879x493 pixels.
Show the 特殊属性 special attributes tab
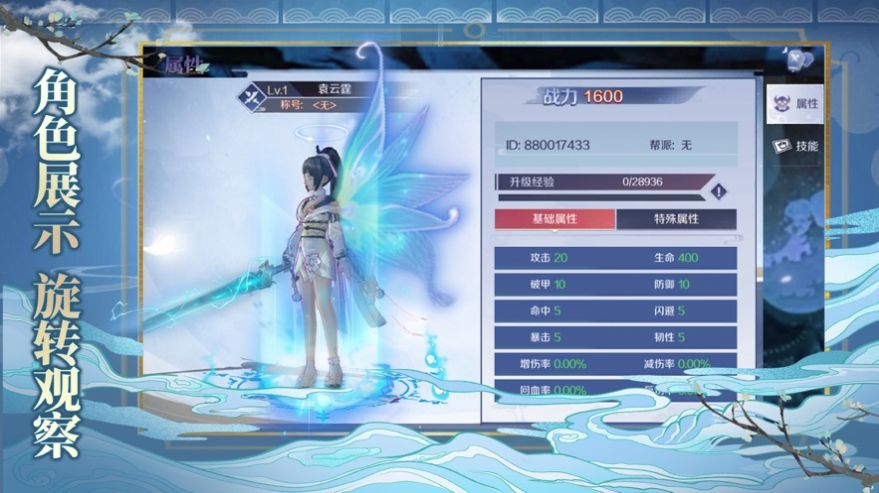pos(676,219)
